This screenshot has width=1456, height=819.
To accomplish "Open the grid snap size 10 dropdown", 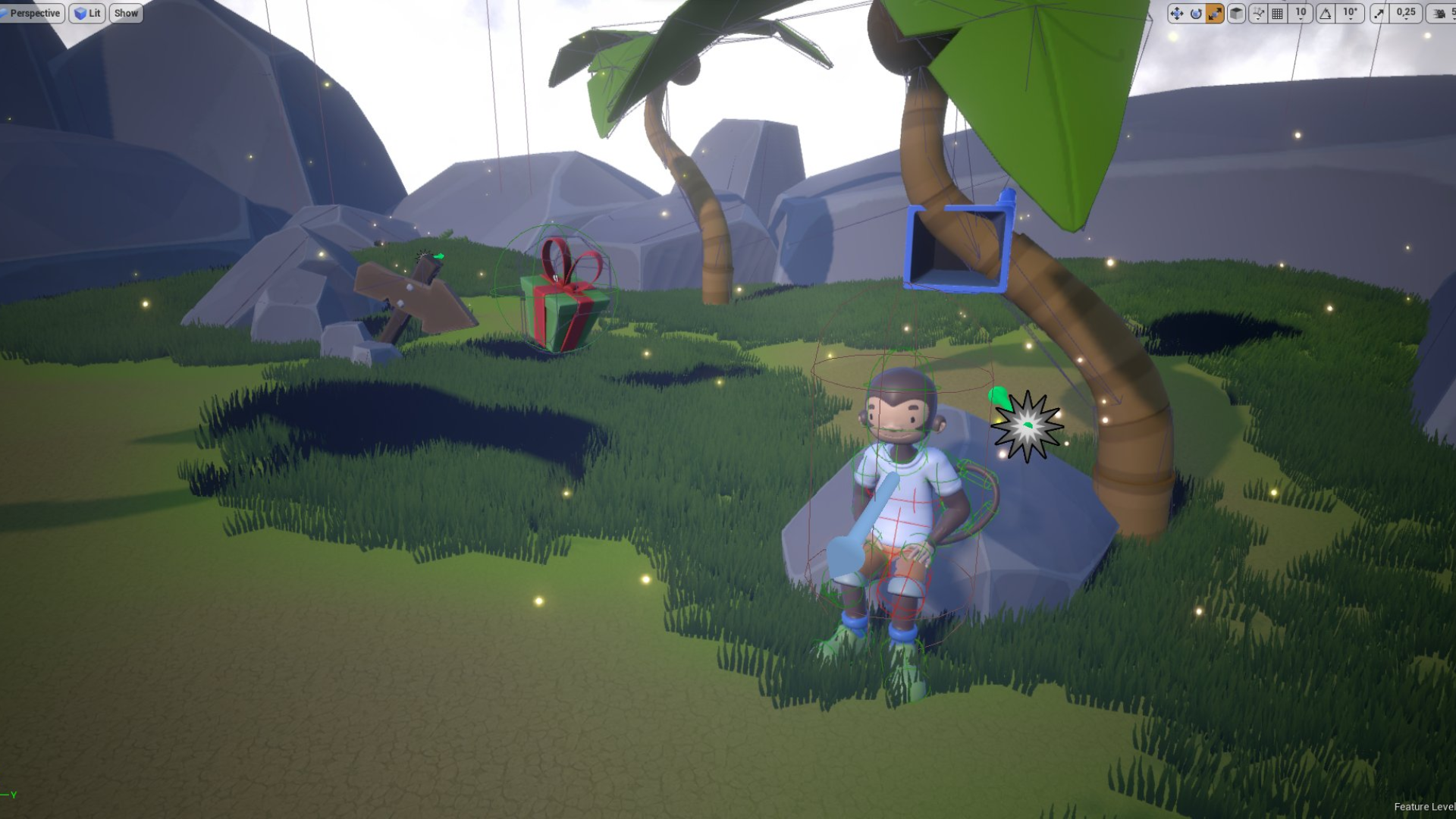I will pos(1301,13).
